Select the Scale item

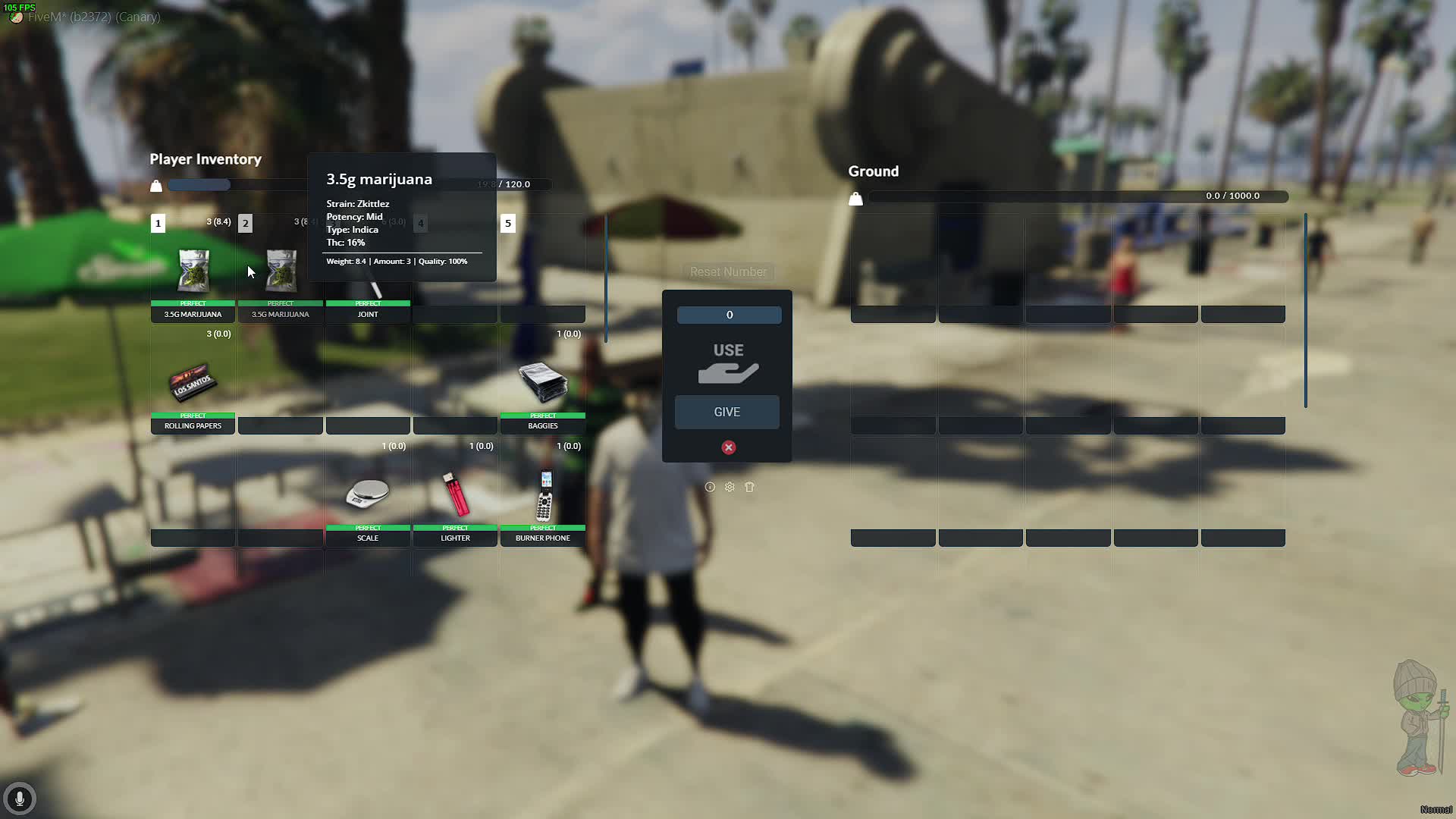coord(368,494)
